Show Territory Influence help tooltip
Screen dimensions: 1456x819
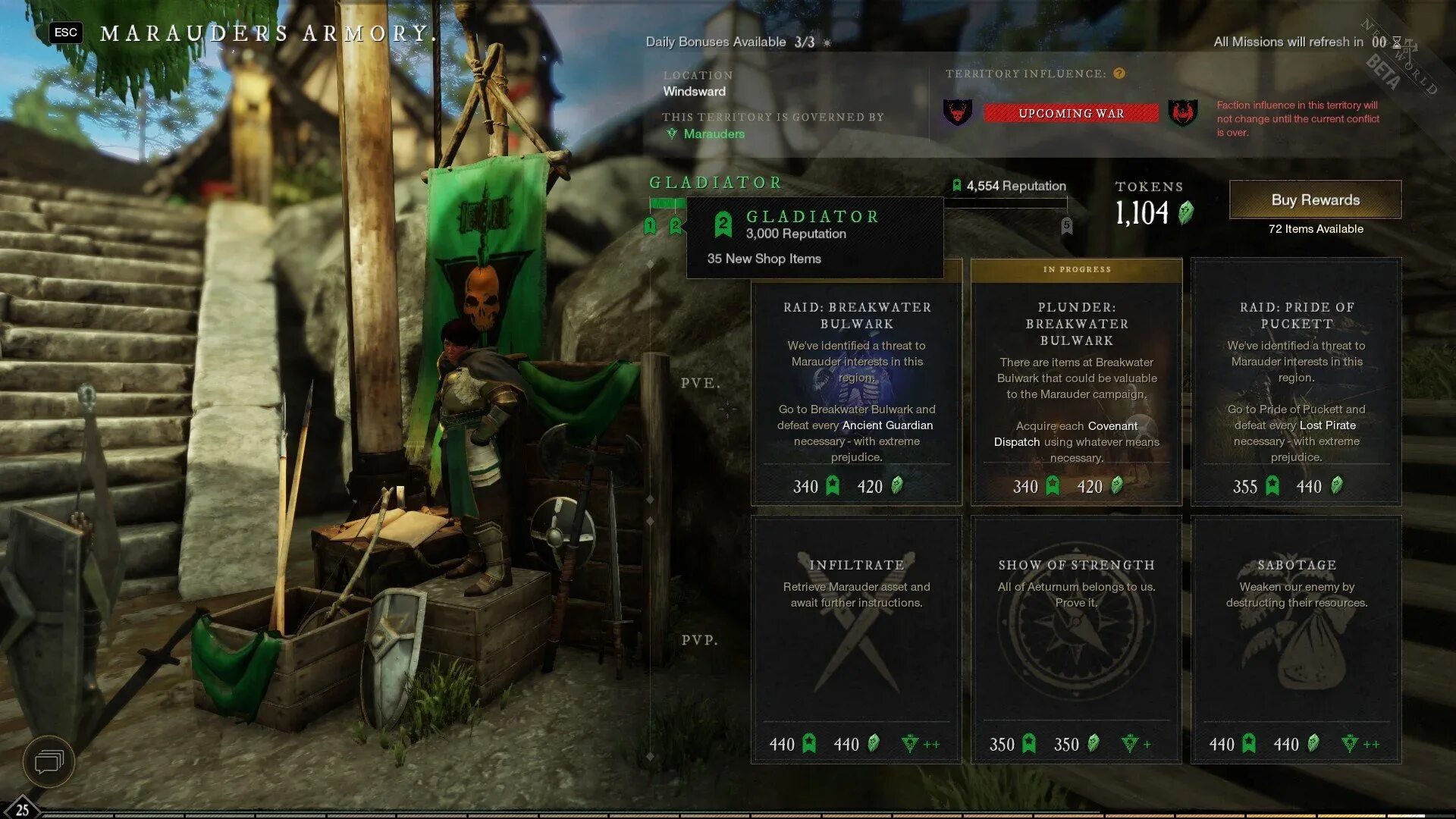coord(1119,74)
